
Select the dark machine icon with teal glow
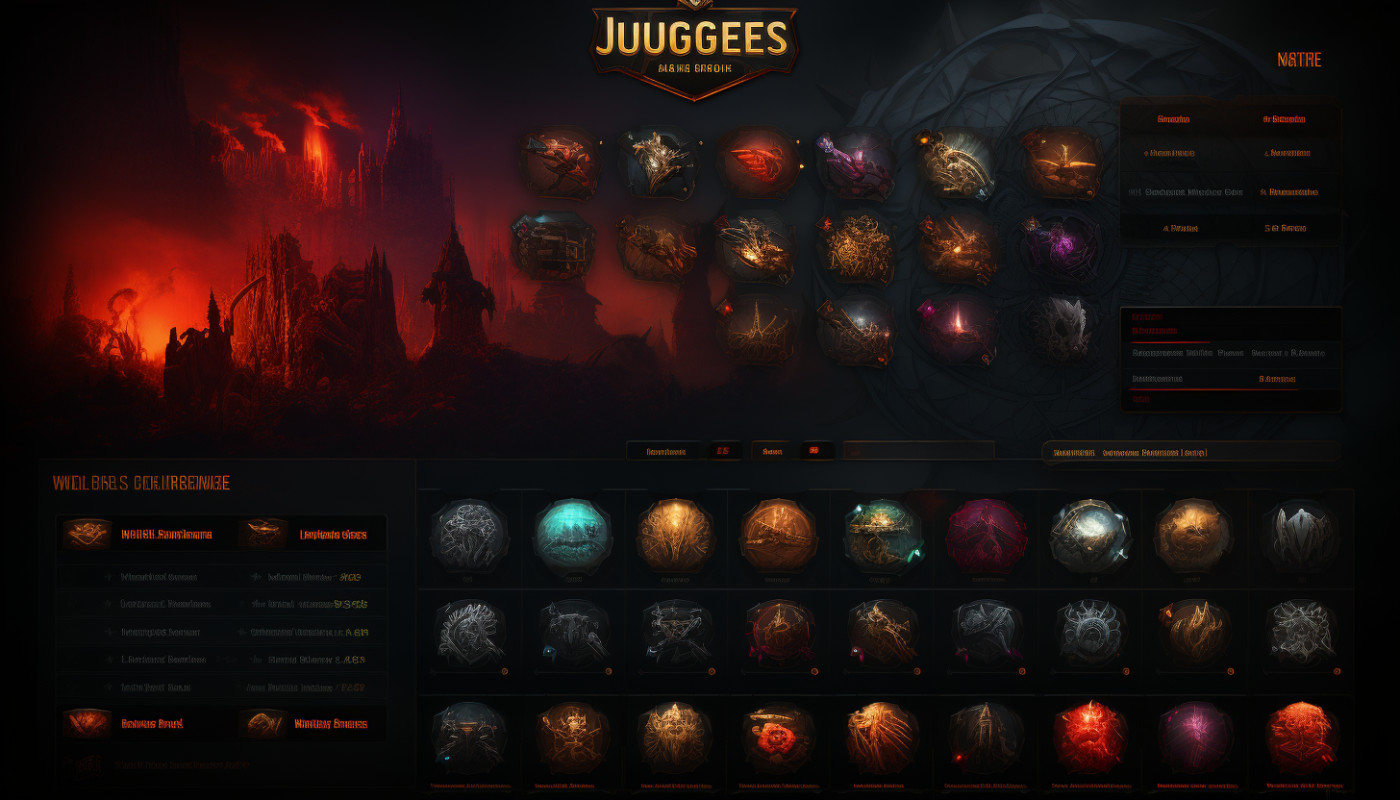[553, 245]
